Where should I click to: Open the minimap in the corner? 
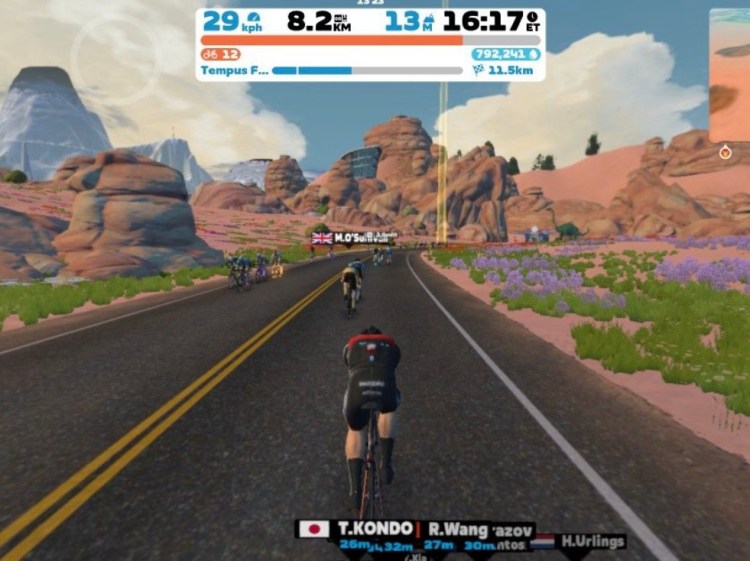(731, 75)
